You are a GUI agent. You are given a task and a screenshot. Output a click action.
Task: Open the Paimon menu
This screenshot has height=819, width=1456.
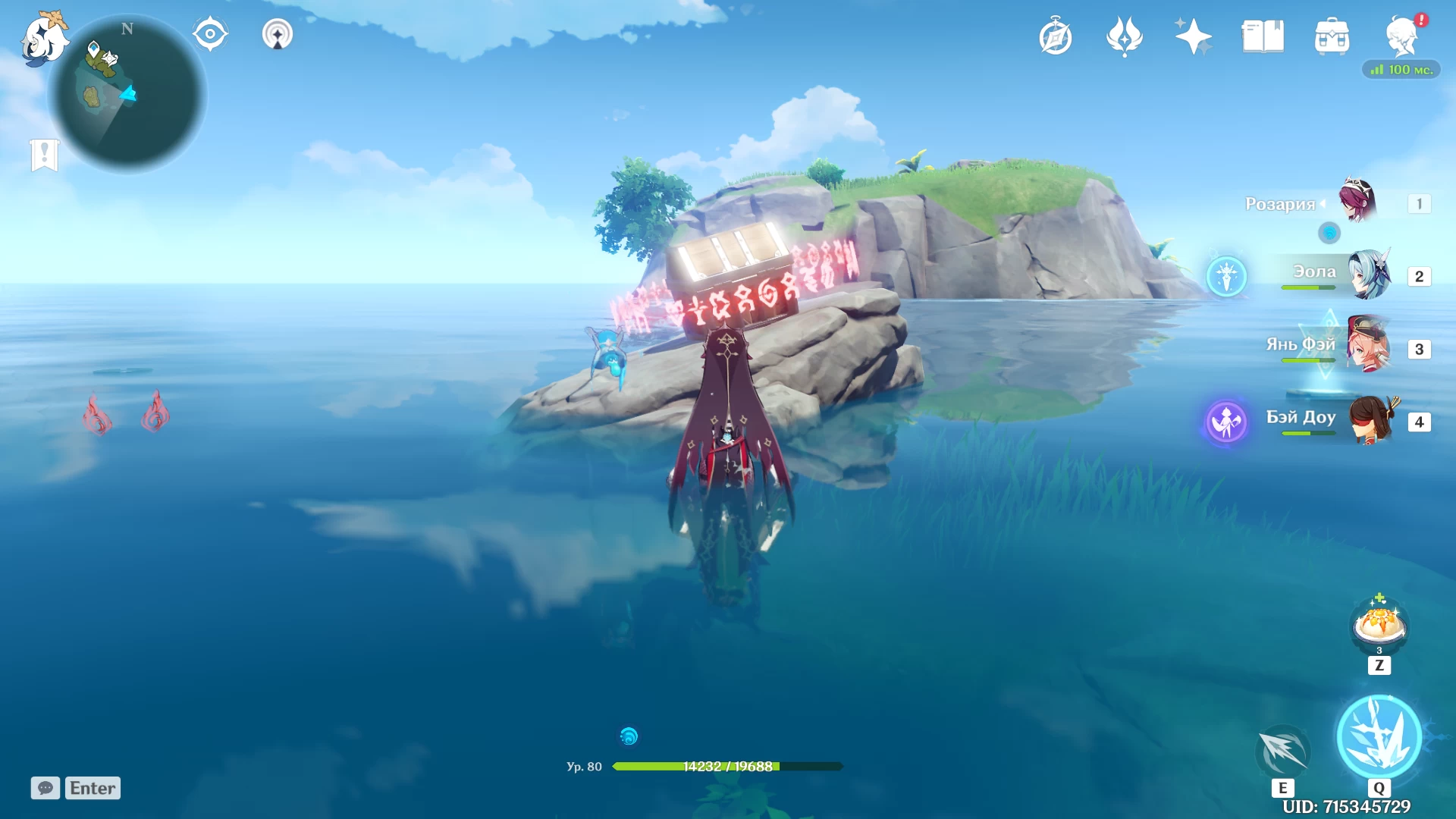pos(44,38)
